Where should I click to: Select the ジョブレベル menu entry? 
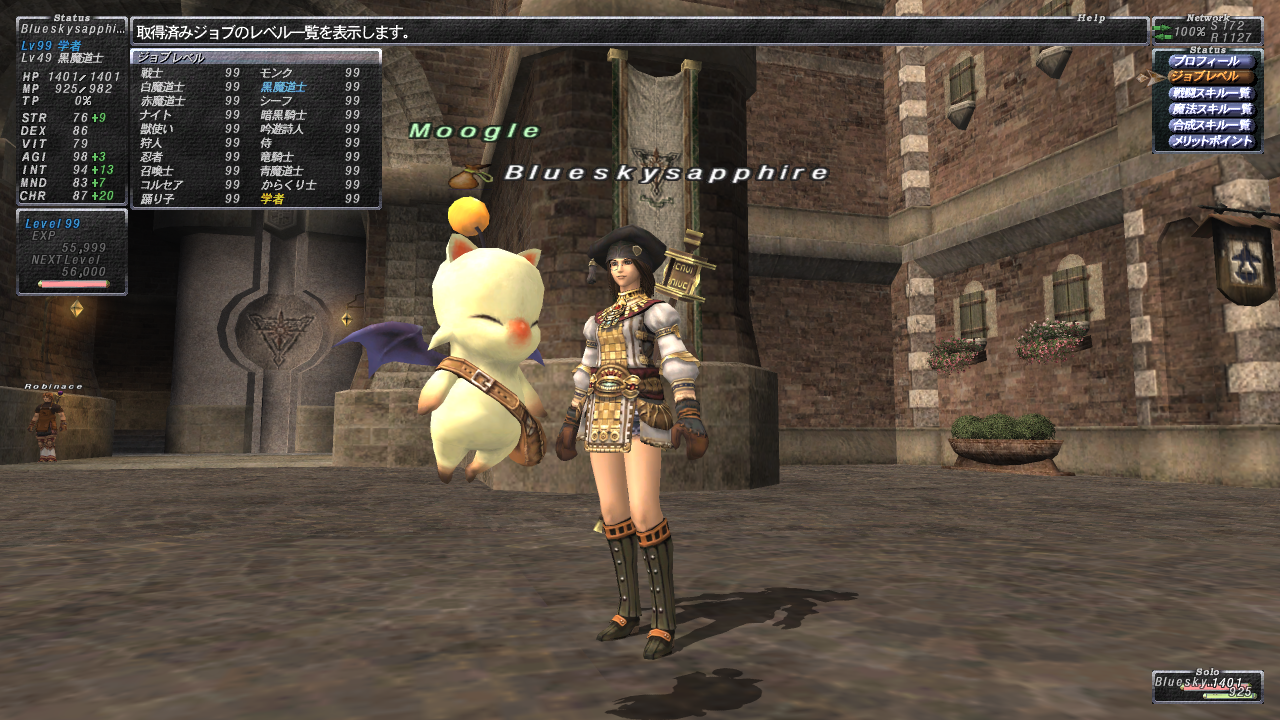[1210, 77]
